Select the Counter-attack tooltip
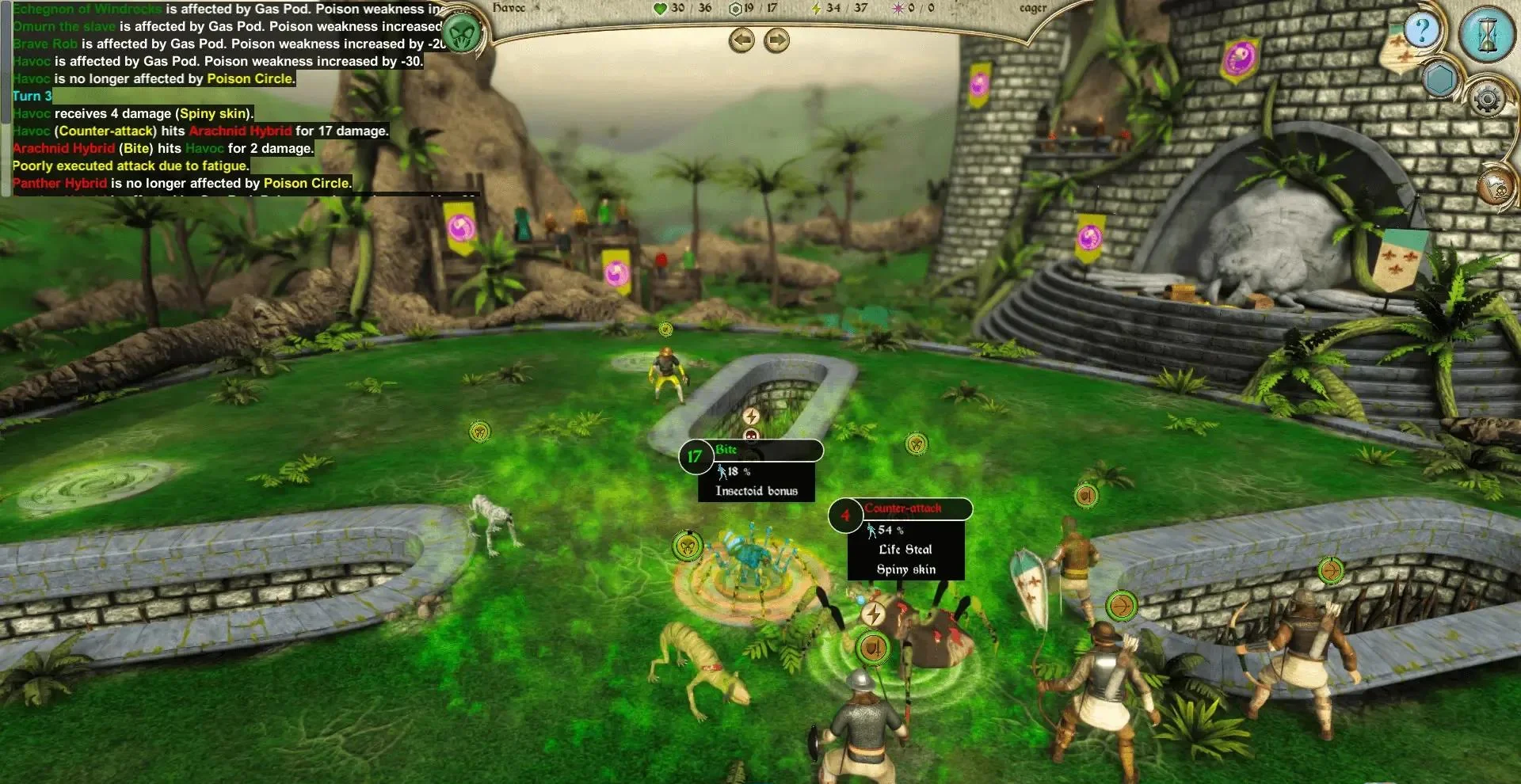 pos(904,539)
